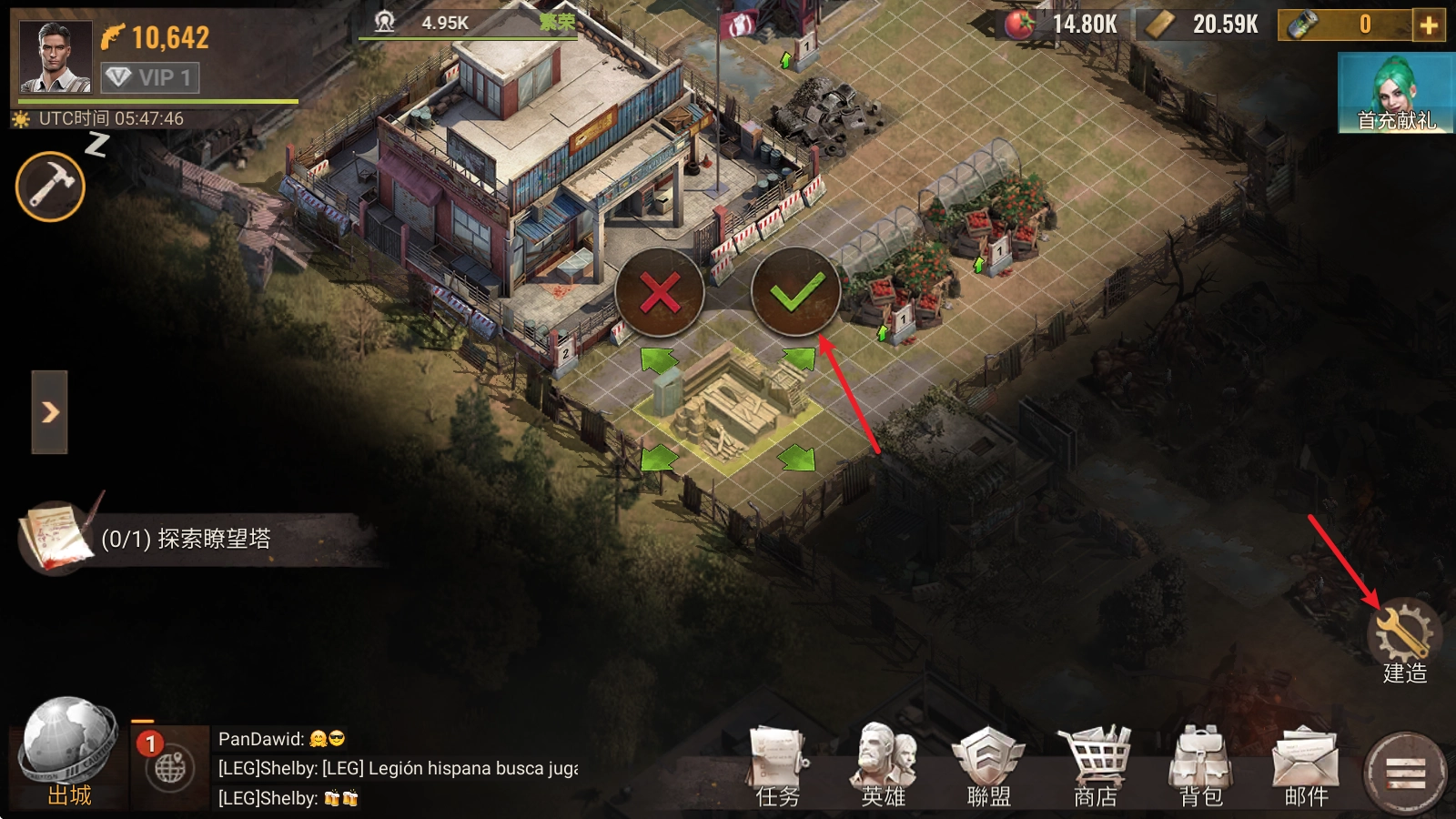Viewport: 1456px width, 819px height.
Task: Check the 邮件 mail inbox
Action: (x=1306, y=767)
